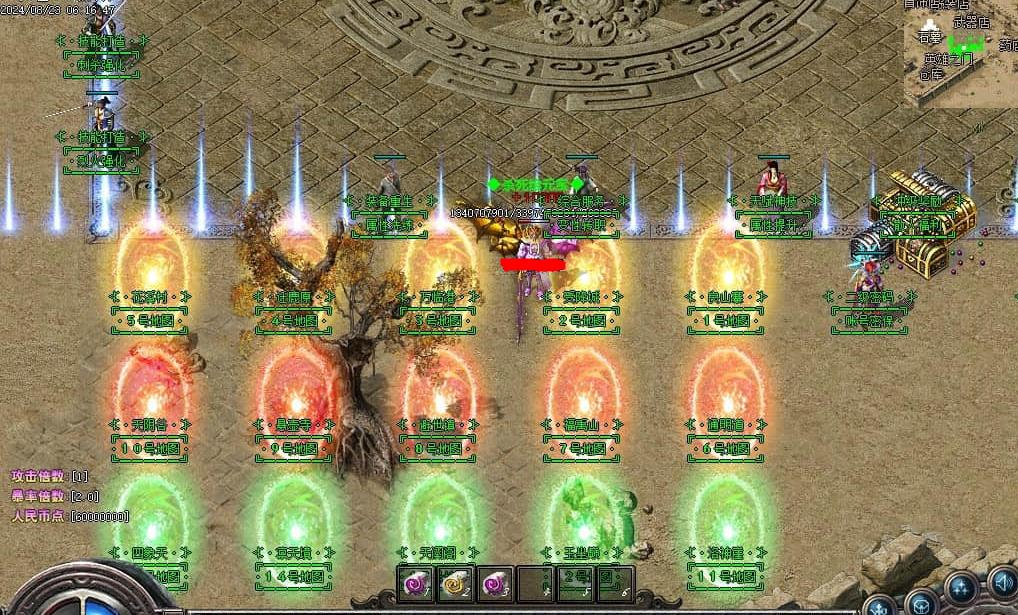Image resolution: width=1018 pixels, height=615 pixels.
Task: Click the 石墓 marker on the minimap
Action: [929, 38]
